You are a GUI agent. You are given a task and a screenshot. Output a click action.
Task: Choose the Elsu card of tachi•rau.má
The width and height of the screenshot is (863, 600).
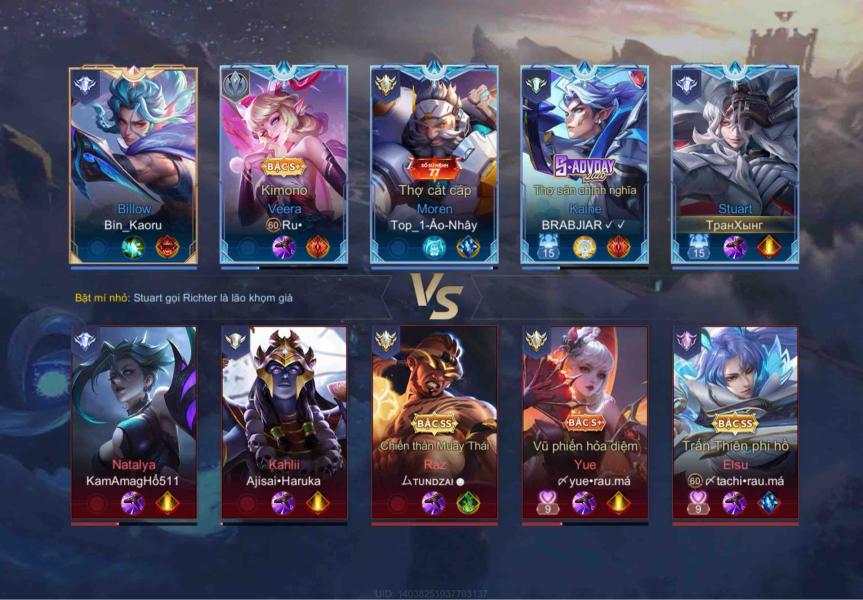click(x=735, y=420)
